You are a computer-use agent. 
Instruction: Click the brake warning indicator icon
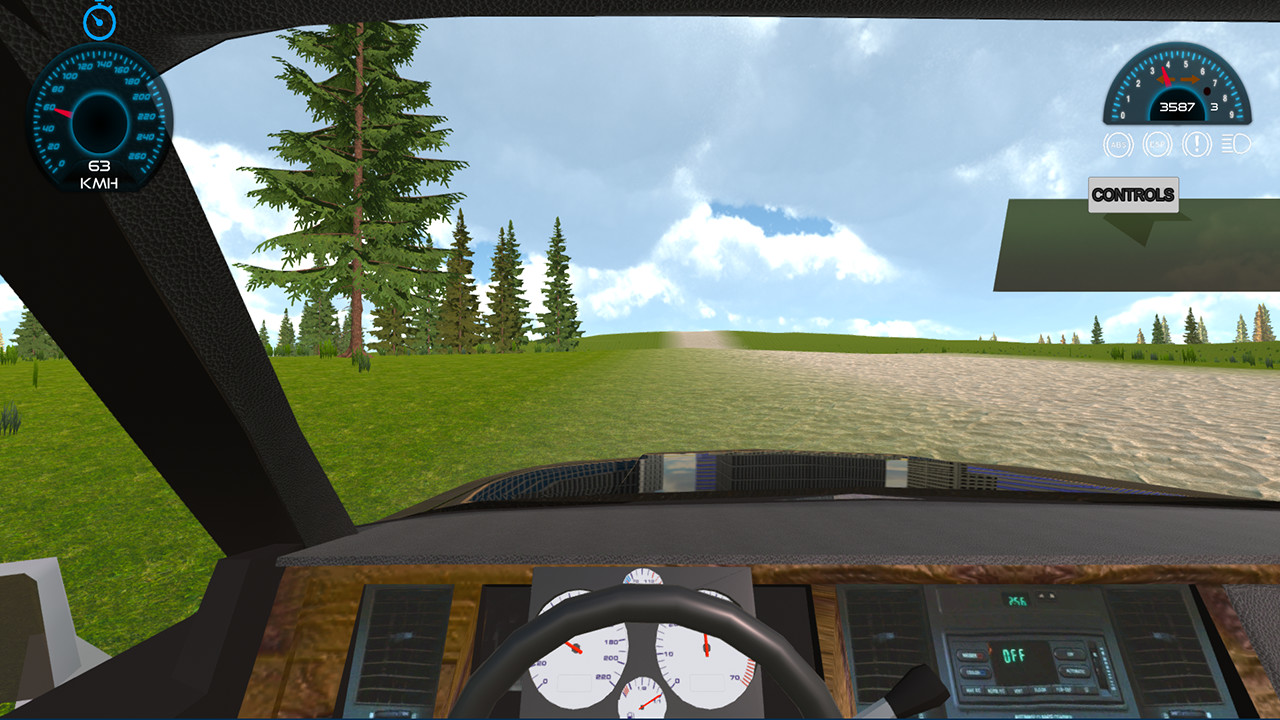pyautogui.click(x=1196, y=145)
